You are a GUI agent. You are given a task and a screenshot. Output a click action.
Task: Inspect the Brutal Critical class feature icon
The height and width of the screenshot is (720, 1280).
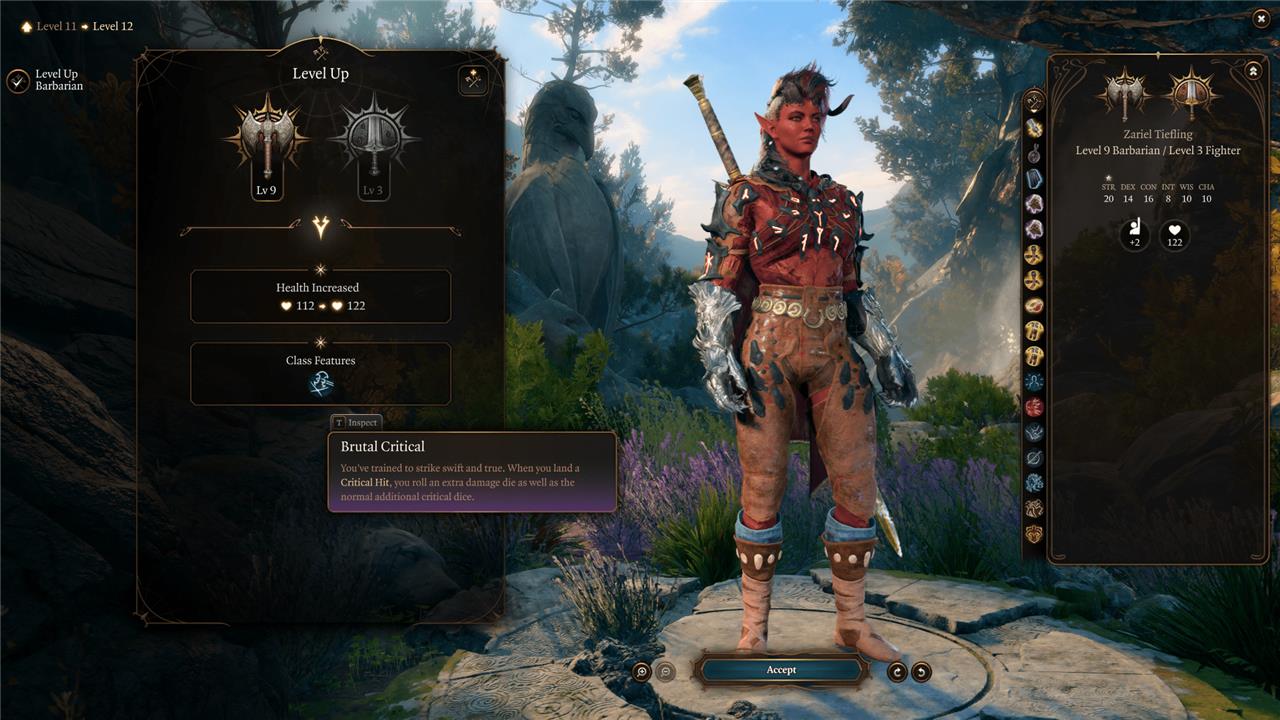[321, 384]
